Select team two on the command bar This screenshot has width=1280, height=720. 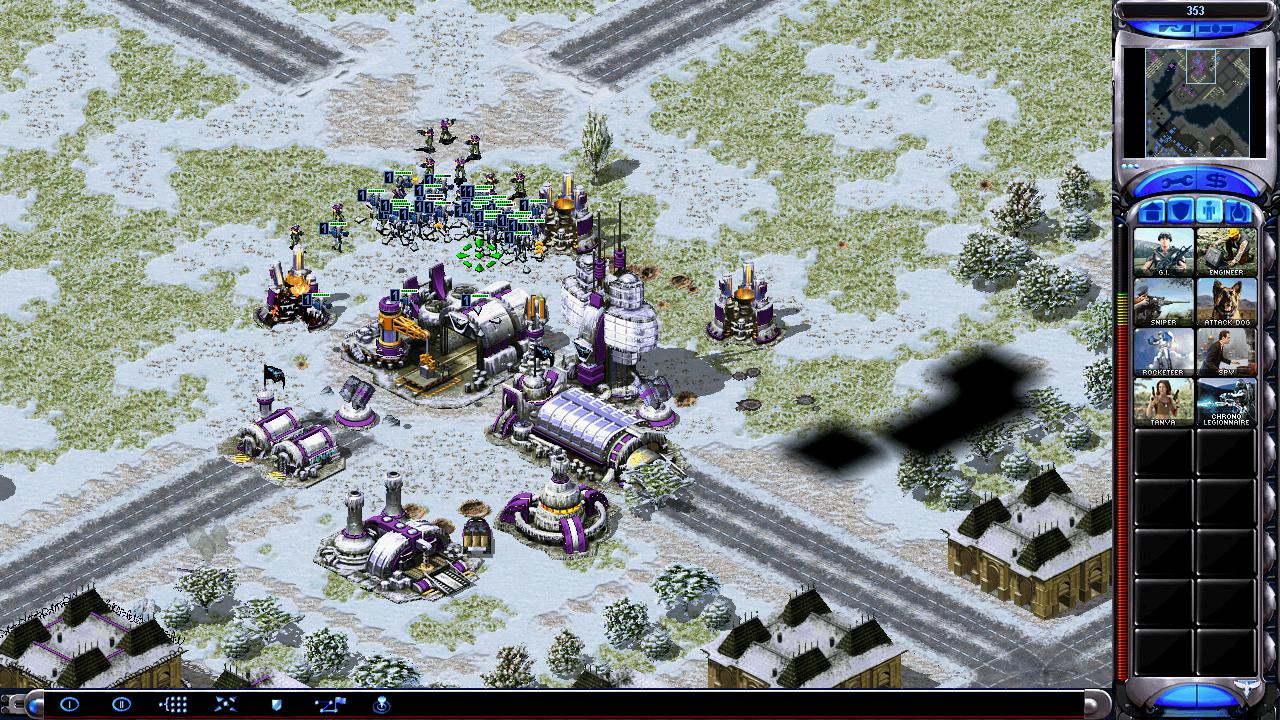tap(121, 704)
